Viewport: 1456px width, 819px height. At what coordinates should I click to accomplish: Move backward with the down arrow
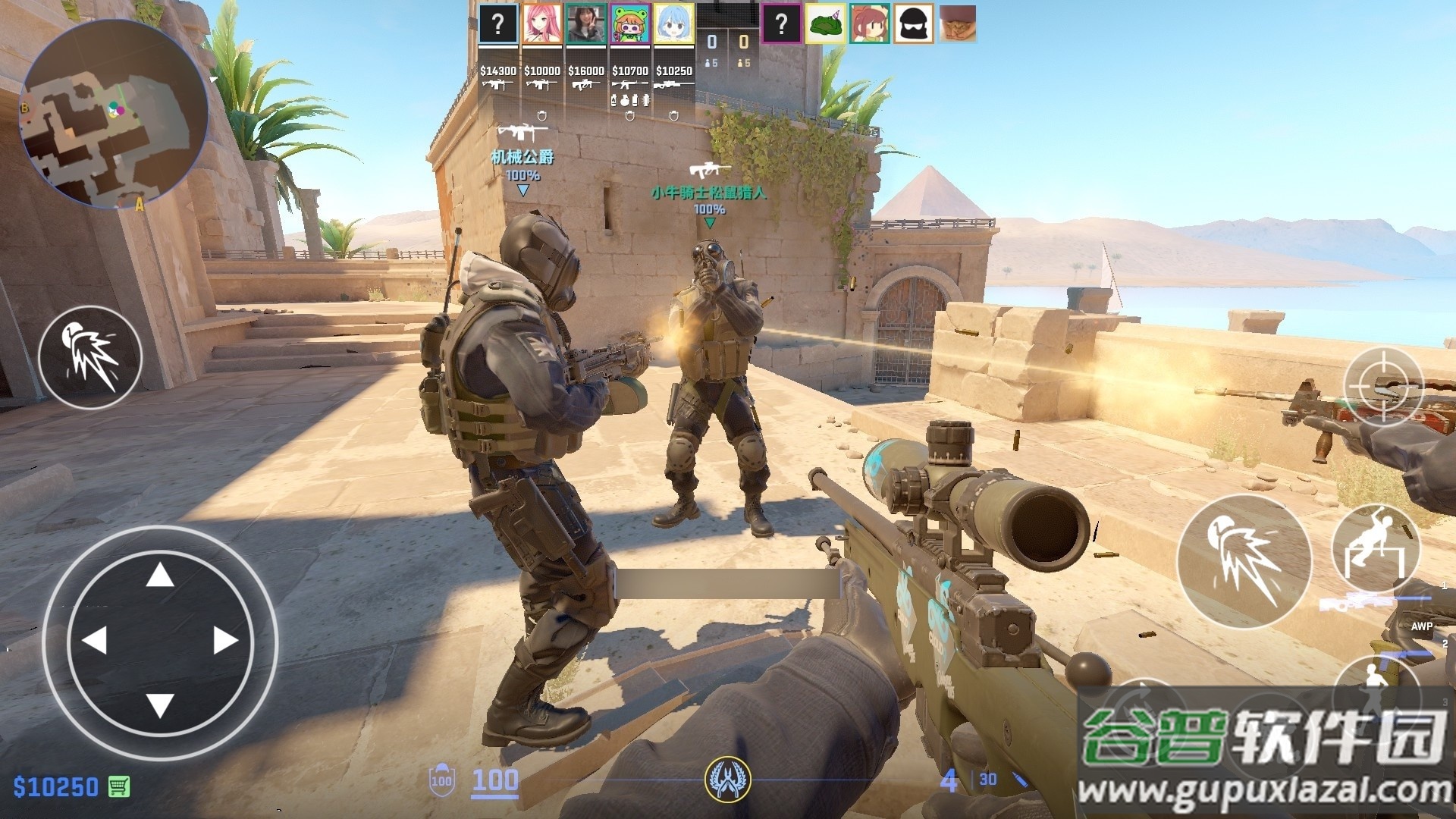[159, 705]
